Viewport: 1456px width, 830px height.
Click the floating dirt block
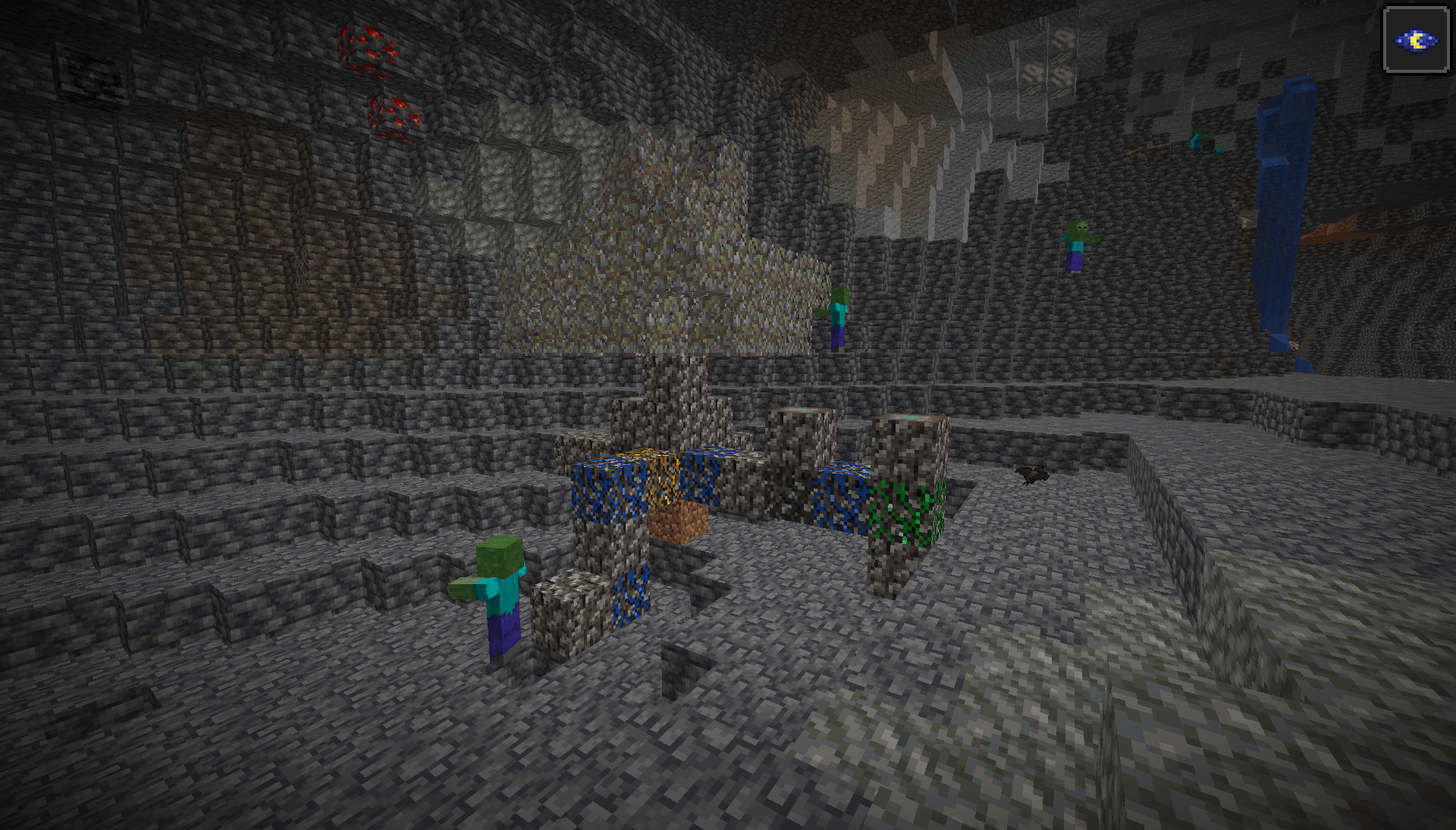[x=679, y=523]
